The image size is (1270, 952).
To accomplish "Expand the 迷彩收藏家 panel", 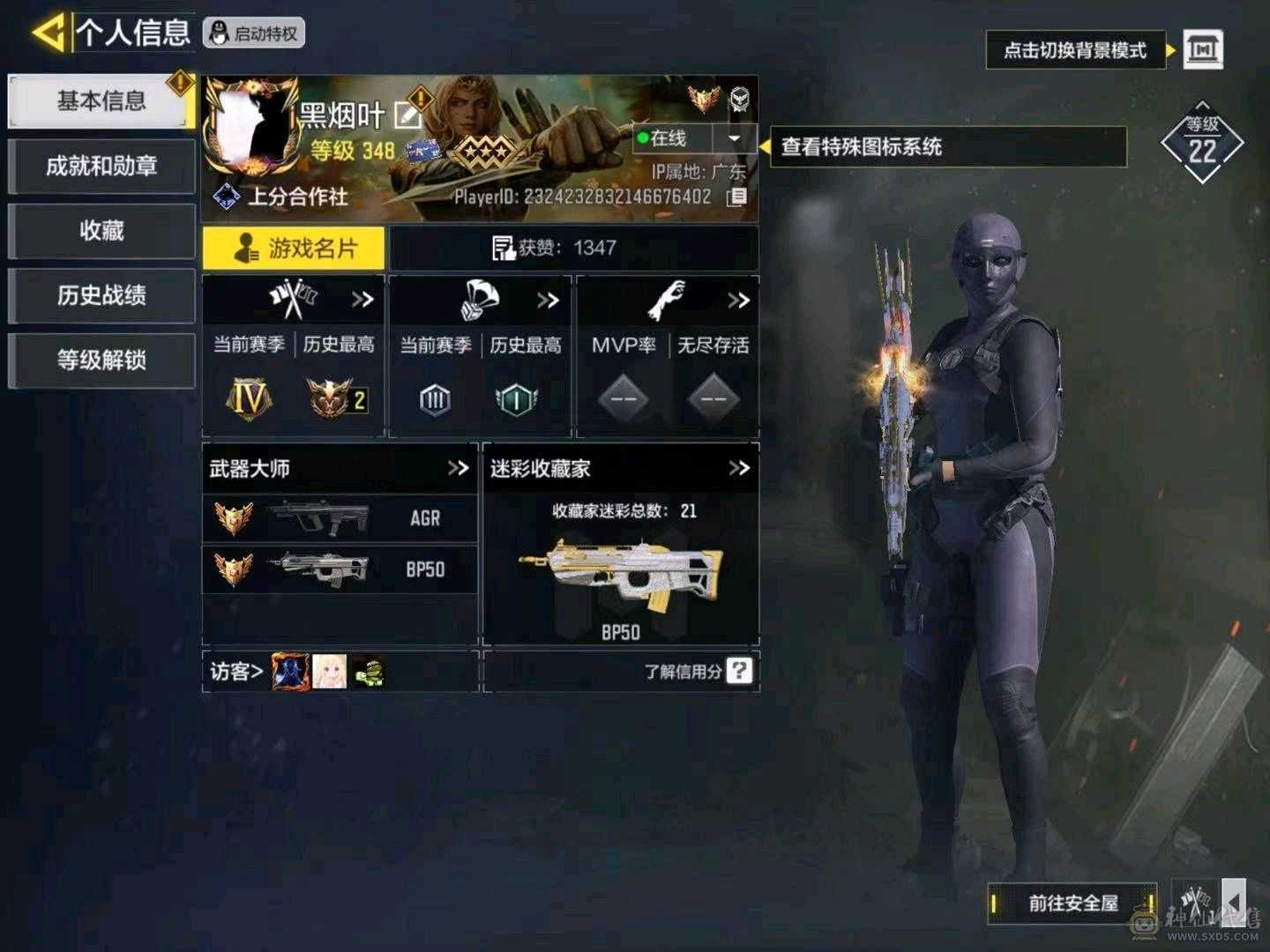I will pyautogui.click(x=737, y=469).
